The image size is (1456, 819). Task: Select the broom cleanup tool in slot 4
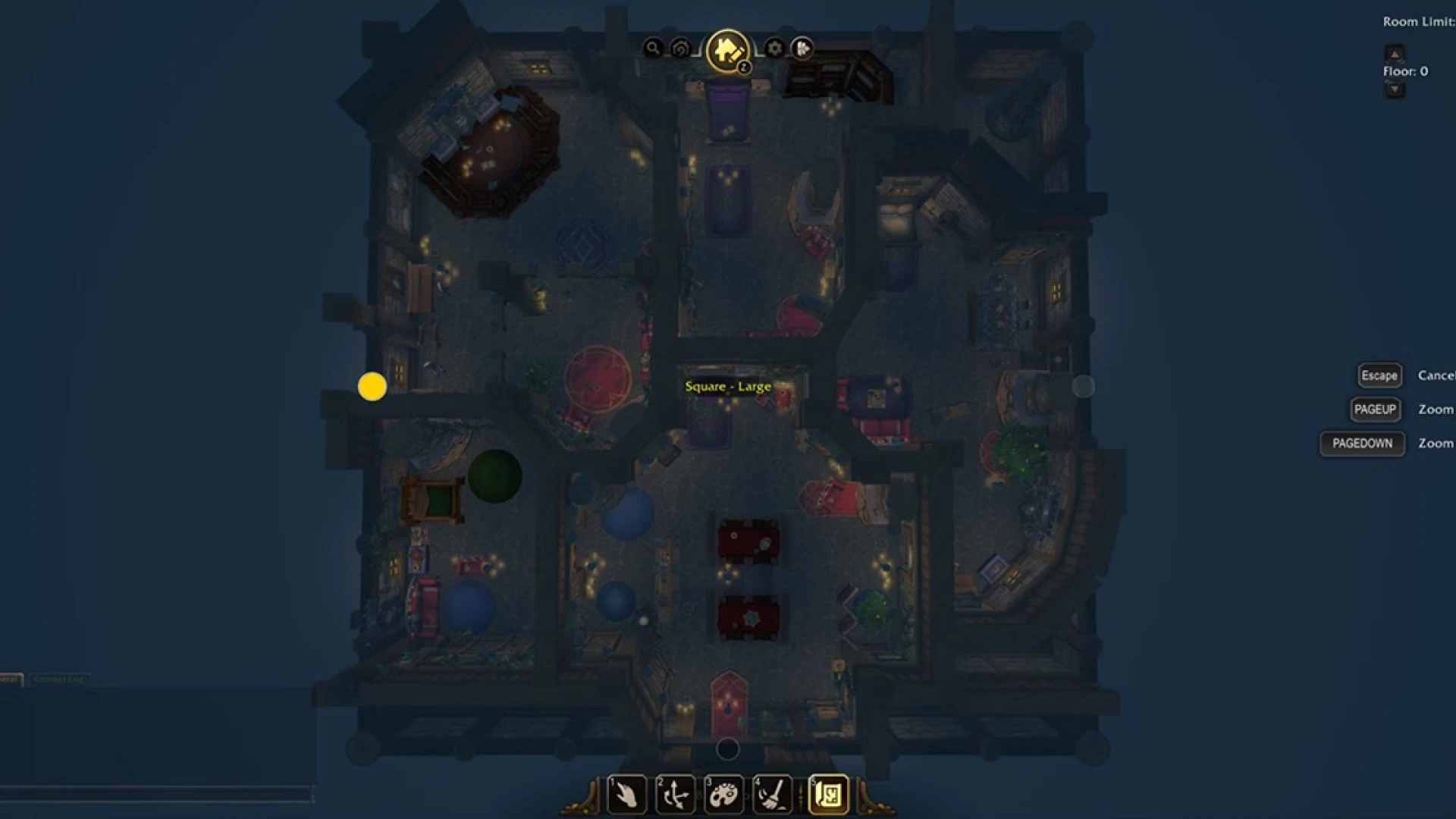pyautogui.click(x=771, y=795)
